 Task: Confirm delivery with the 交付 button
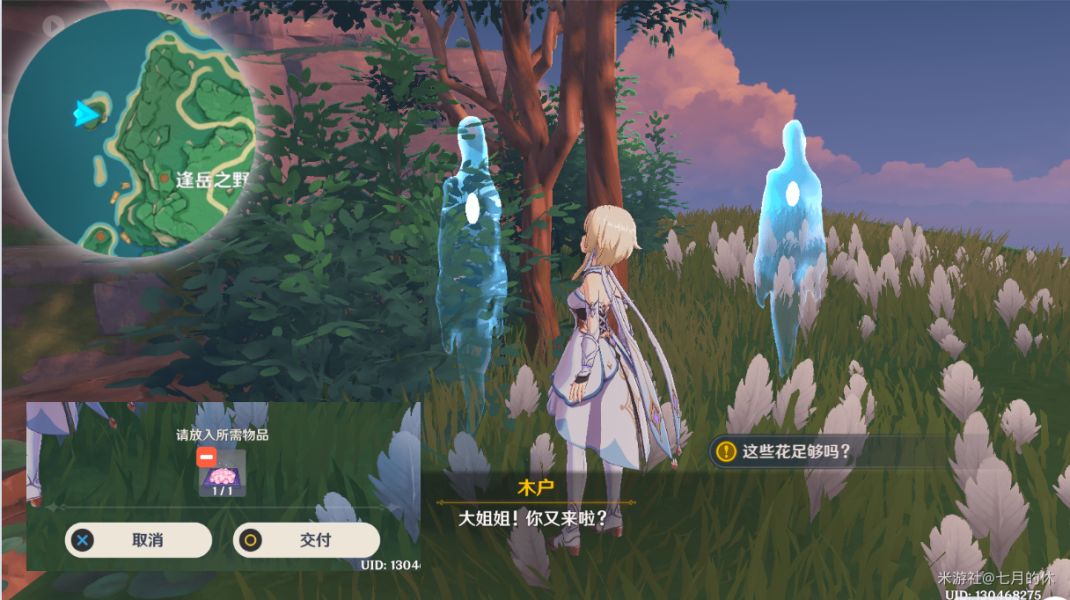click(x=306, y=540)
